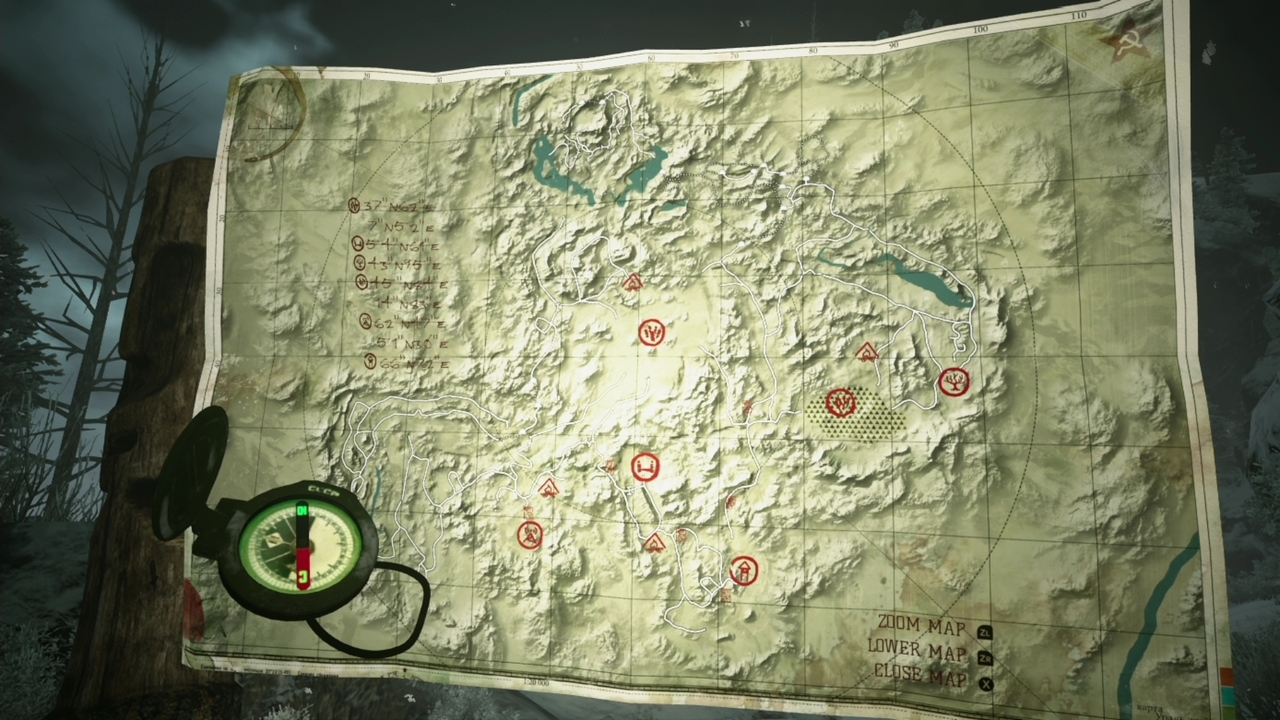Click the green ON indicator on the compass
Screen dimensions: 1280x720
[301, 510]
